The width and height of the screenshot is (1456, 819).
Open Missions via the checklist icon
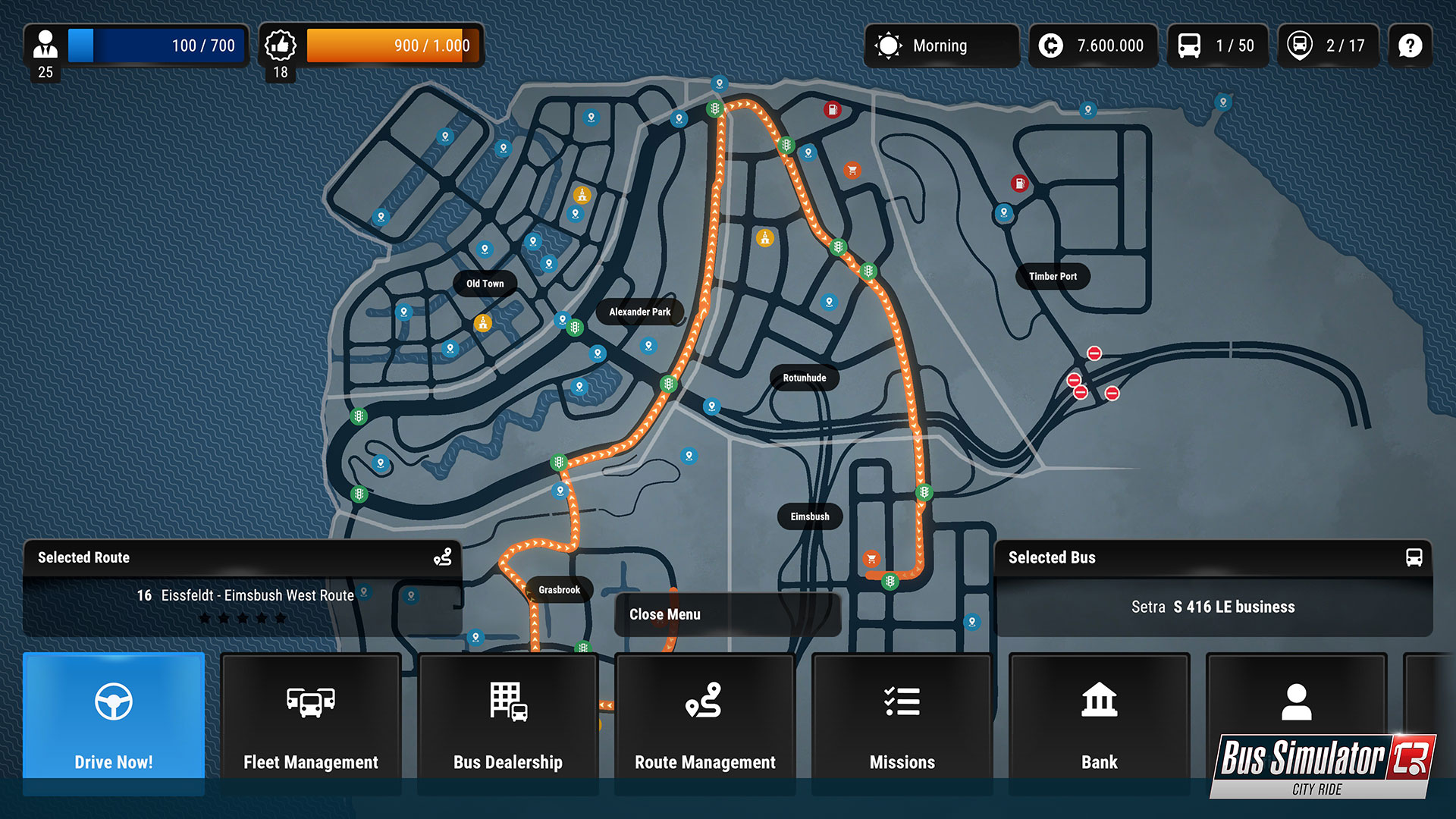tap(902, 701)
